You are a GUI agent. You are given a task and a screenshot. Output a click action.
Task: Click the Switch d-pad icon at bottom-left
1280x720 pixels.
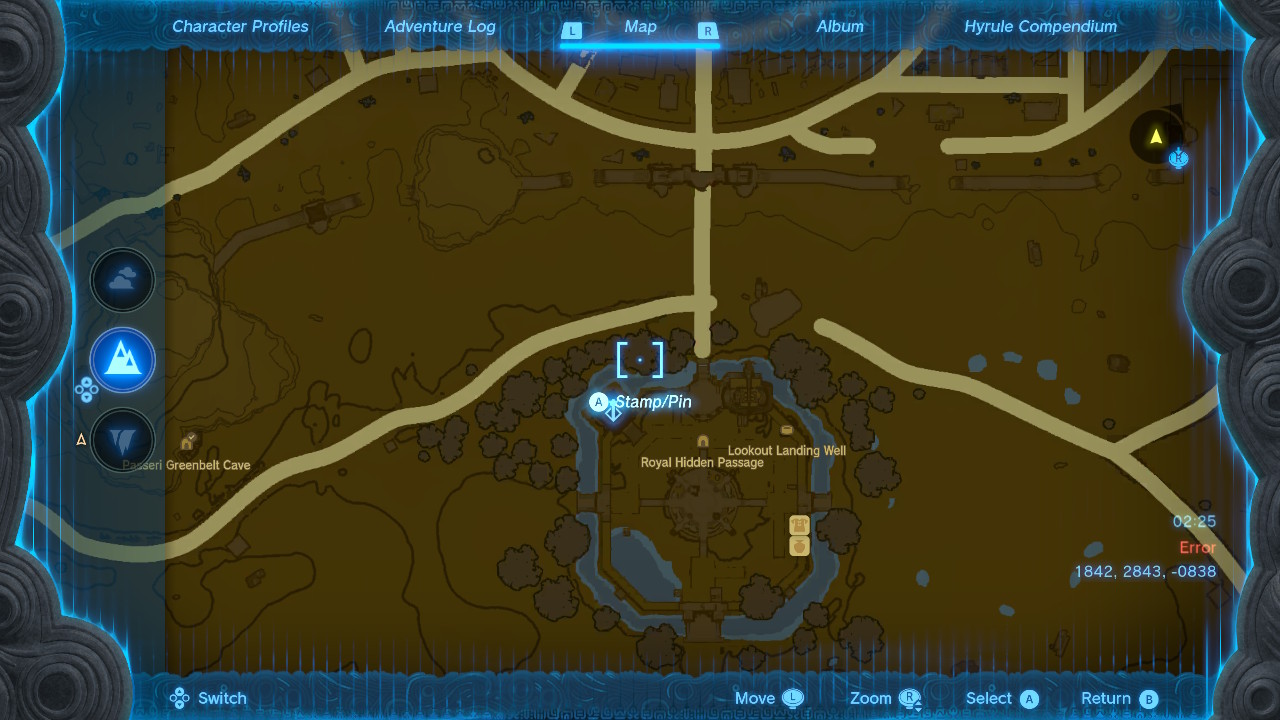point(181,697)
